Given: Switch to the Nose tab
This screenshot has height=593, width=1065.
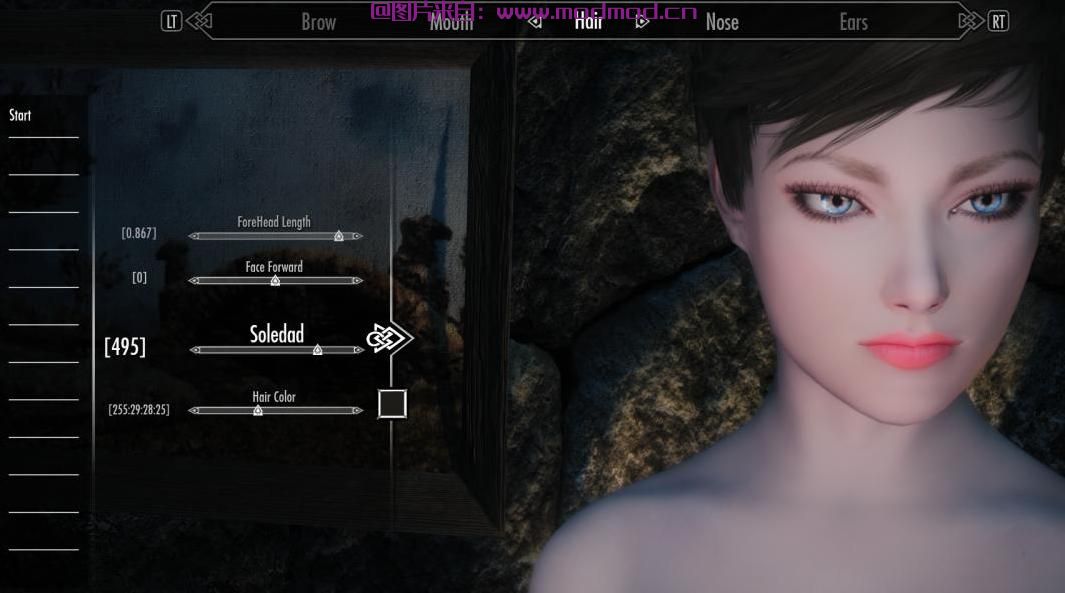Looking at the screenshot, I should (721, 22).
